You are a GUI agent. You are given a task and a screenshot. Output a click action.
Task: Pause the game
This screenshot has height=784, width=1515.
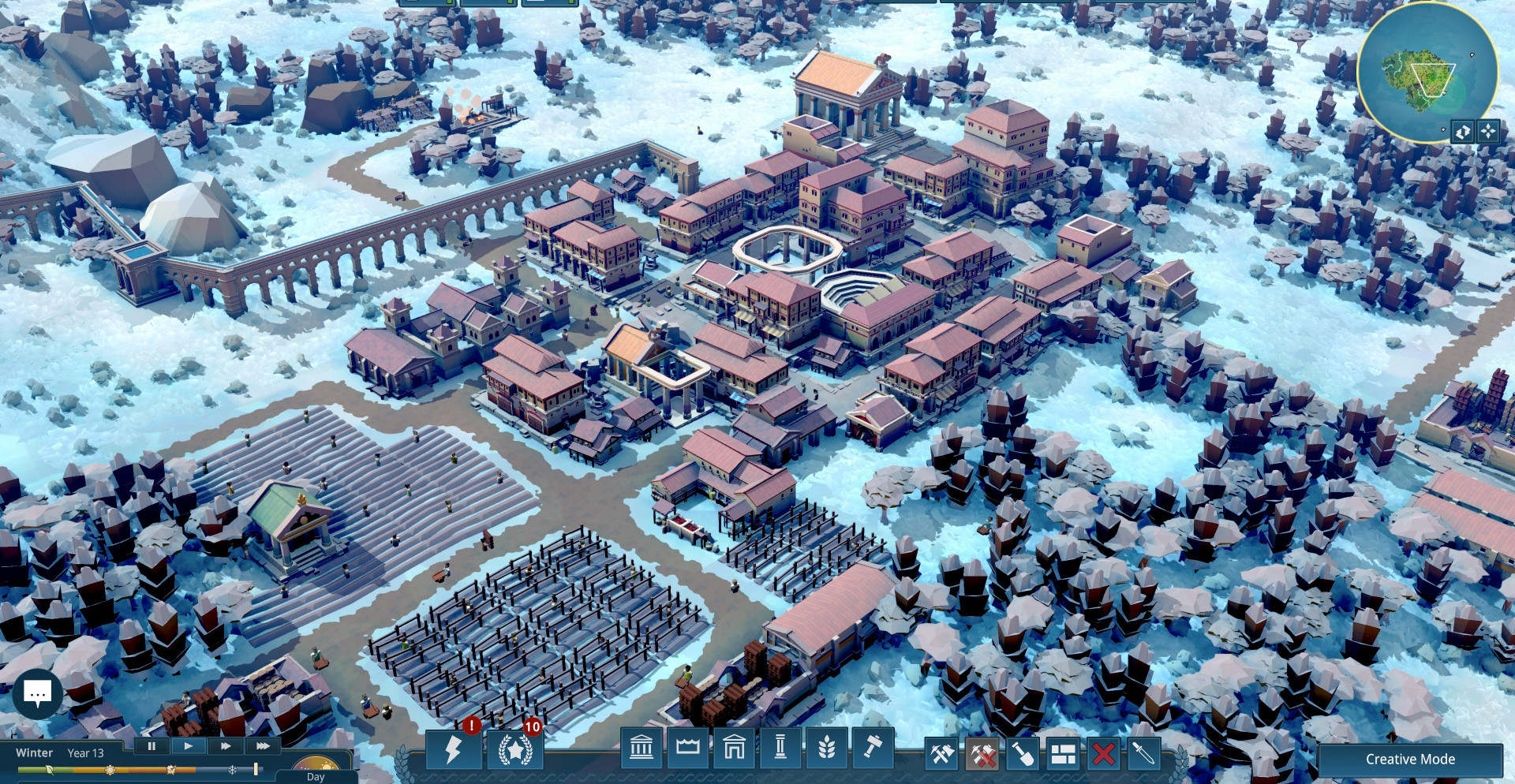click(x=151, y=745)
